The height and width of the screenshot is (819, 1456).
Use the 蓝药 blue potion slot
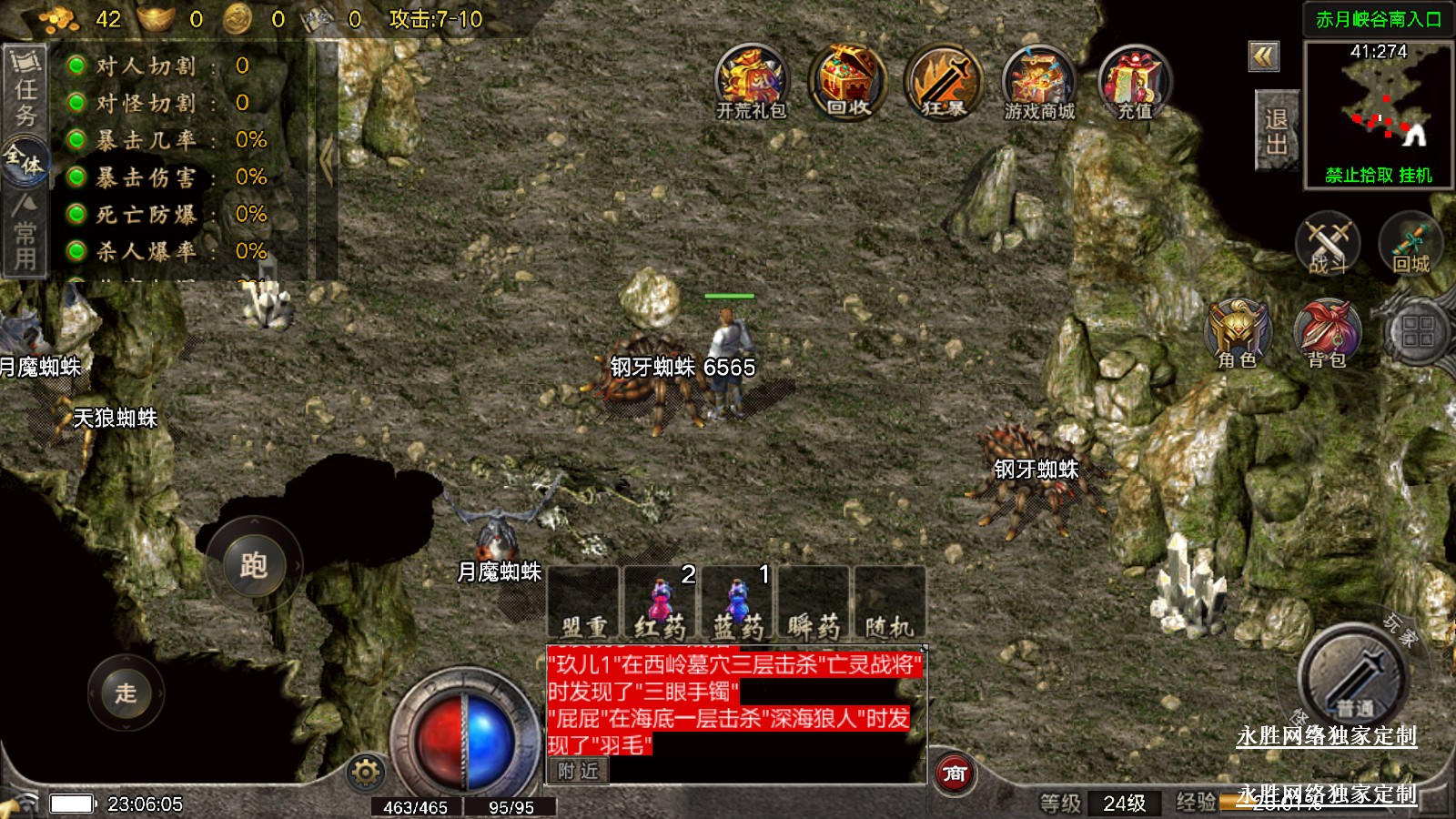click(x=738, y=603)
